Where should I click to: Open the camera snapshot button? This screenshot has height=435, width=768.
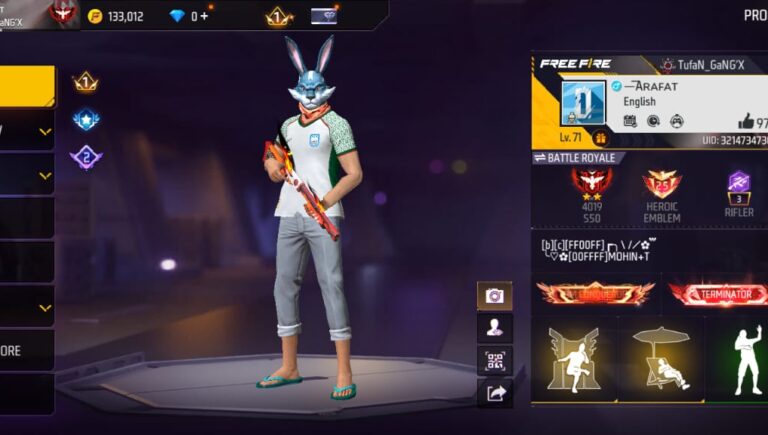click(494, 296)
